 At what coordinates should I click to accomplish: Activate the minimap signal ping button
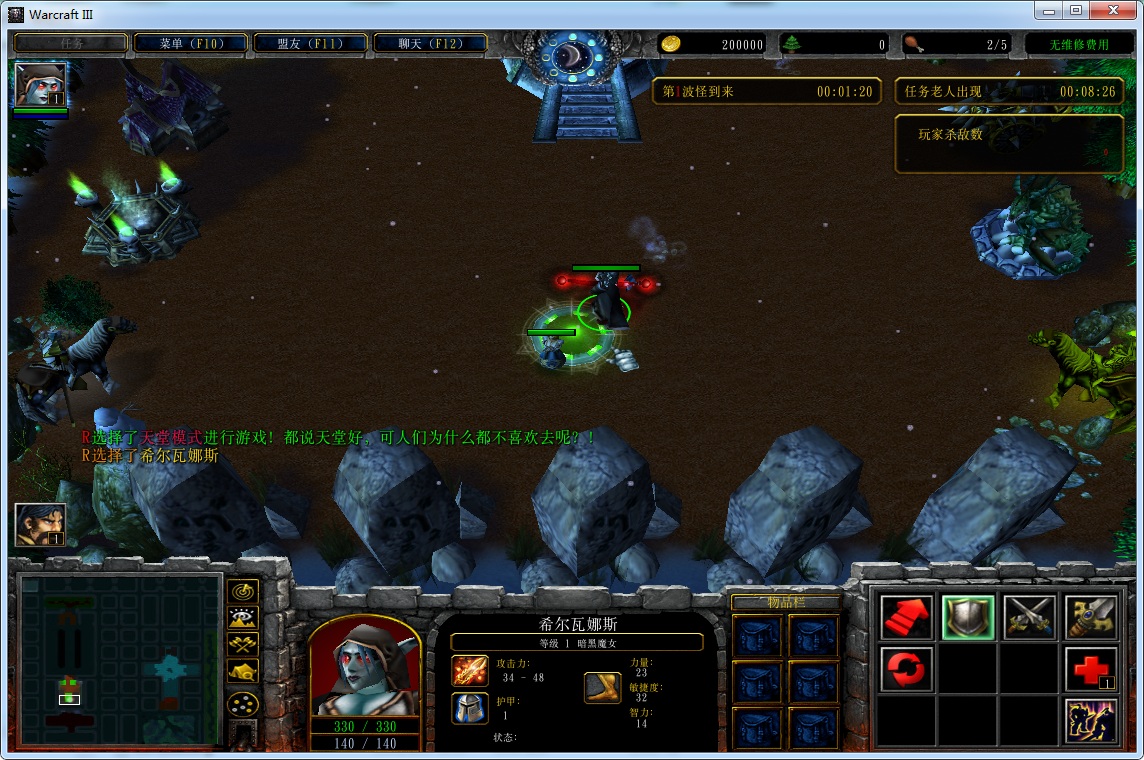(x=243, y=591)
